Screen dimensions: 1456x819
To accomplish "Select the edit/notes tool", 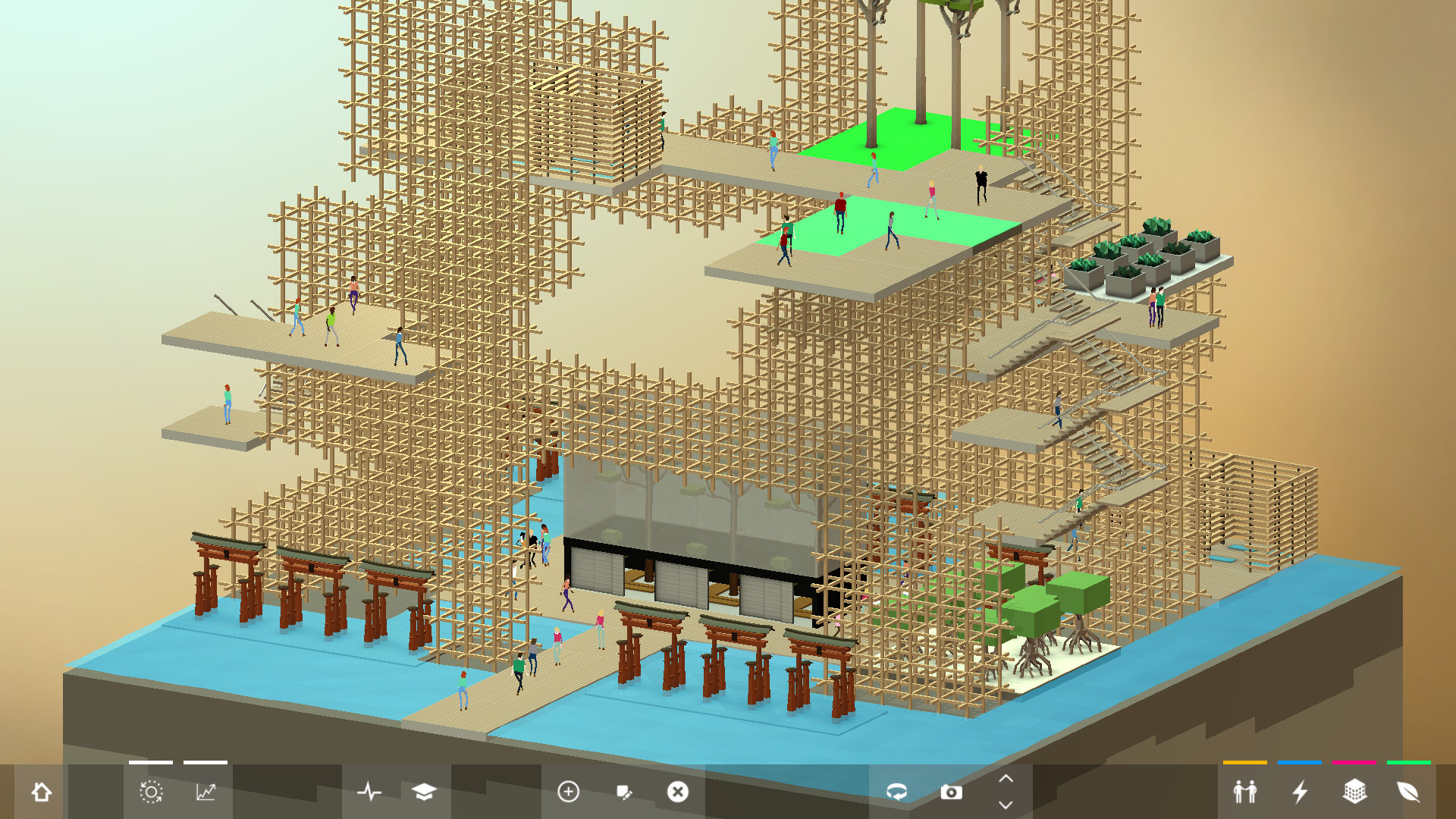I will point(623,793).
